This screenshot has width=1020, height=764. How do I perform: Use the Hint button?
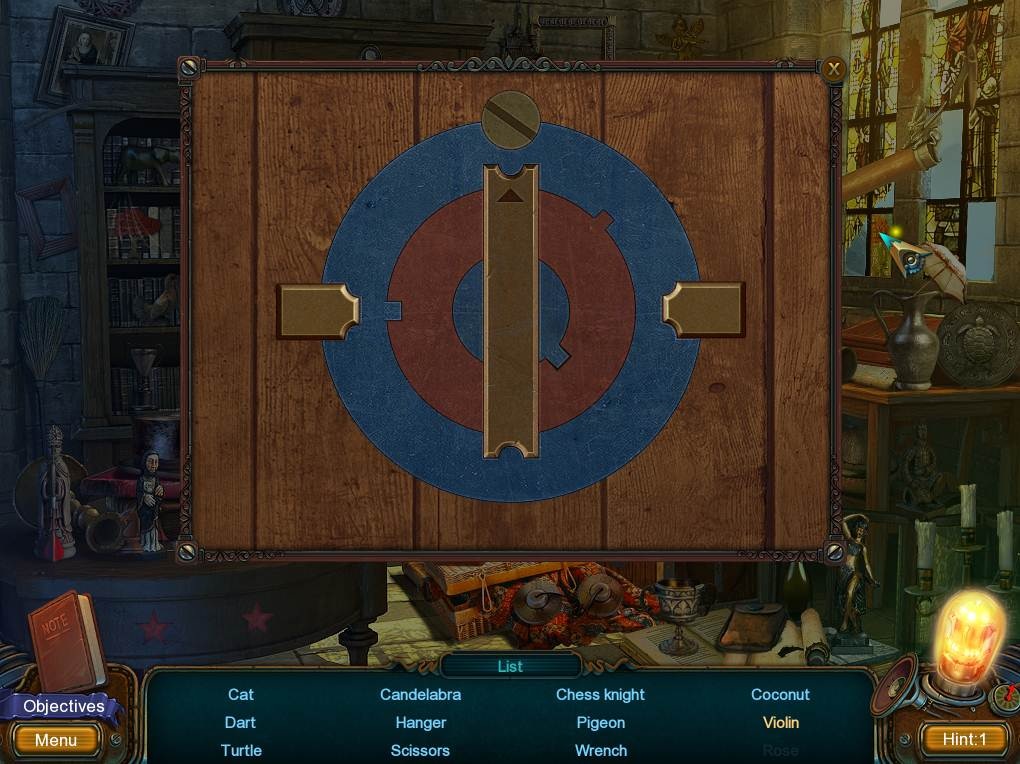click(964, 740)
